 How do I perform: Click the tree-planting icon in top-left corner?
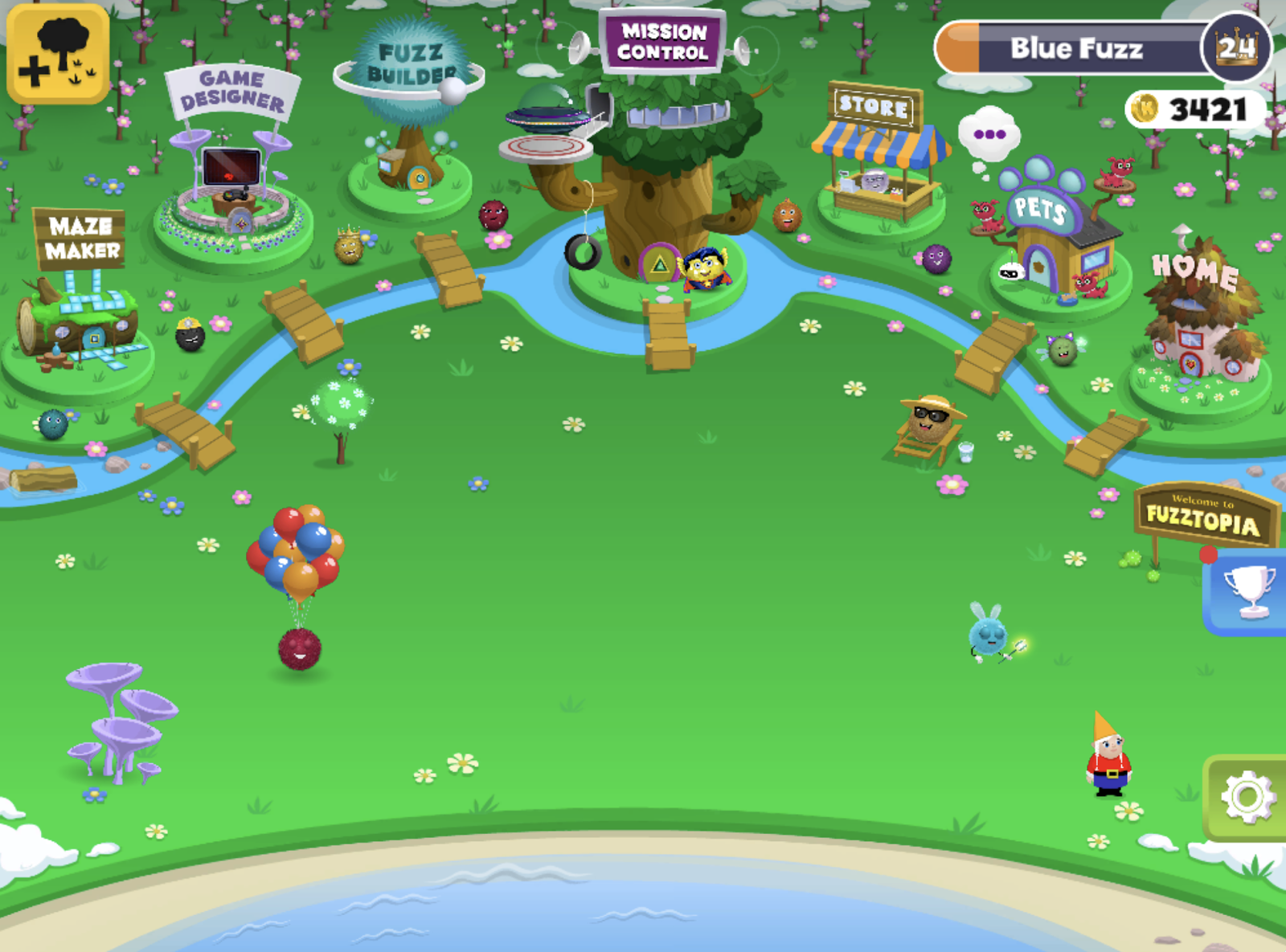[x=56, y=52]
